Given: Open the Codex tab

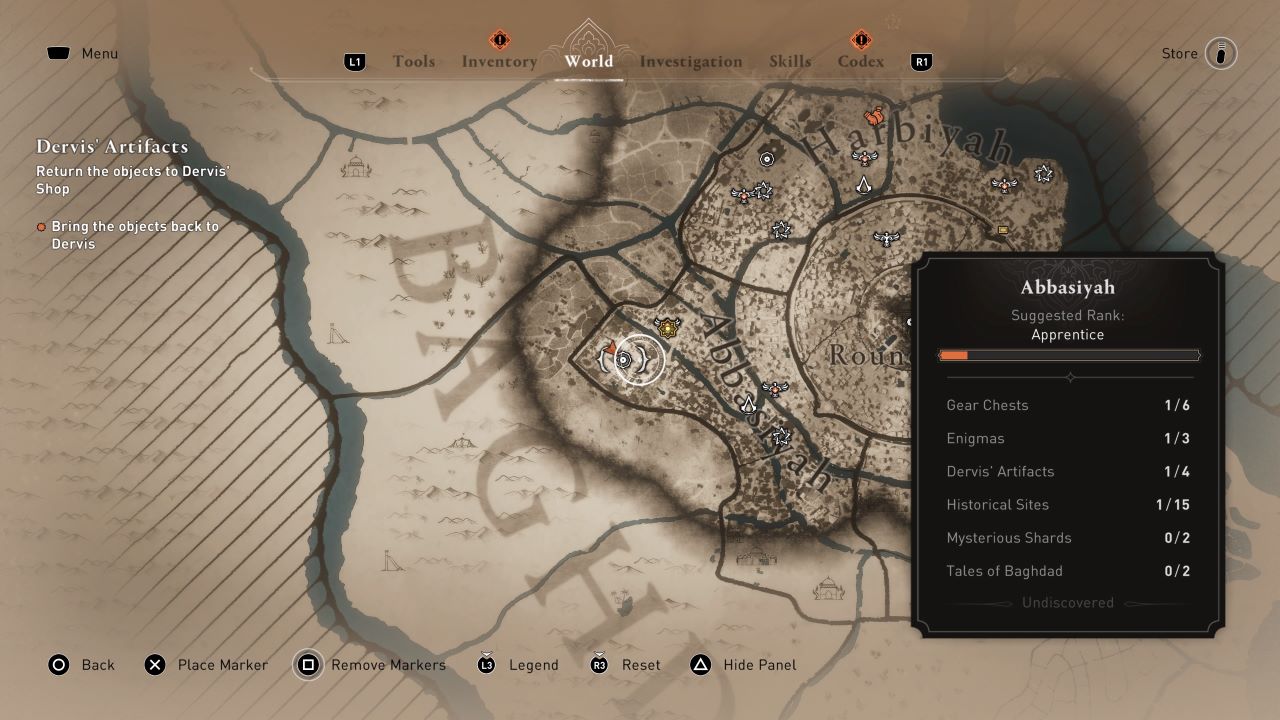Looking at the screenshot, I should pyautogui.click(x=859, y=61).
